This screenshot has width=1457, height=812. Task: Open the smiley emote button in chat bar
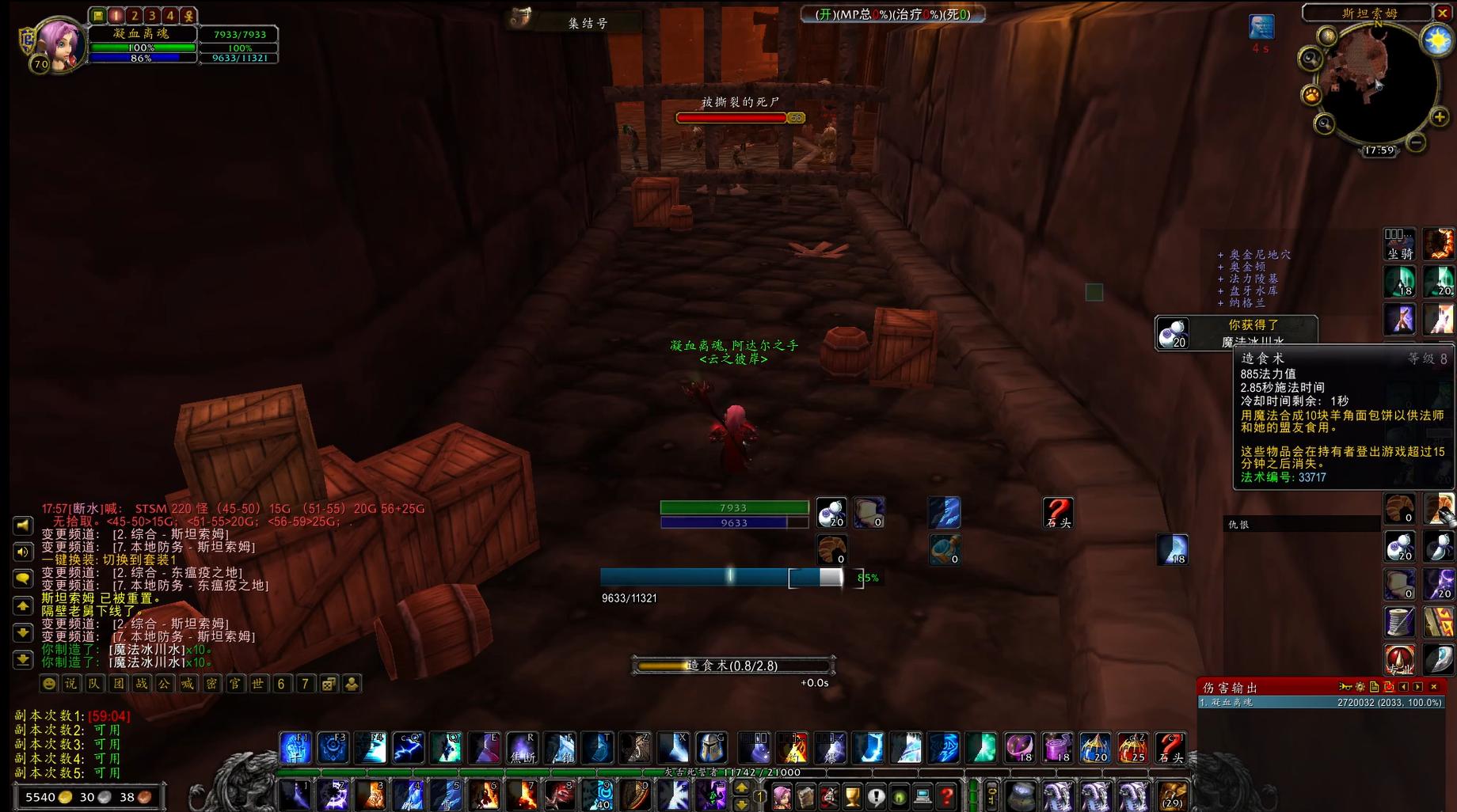49,684
